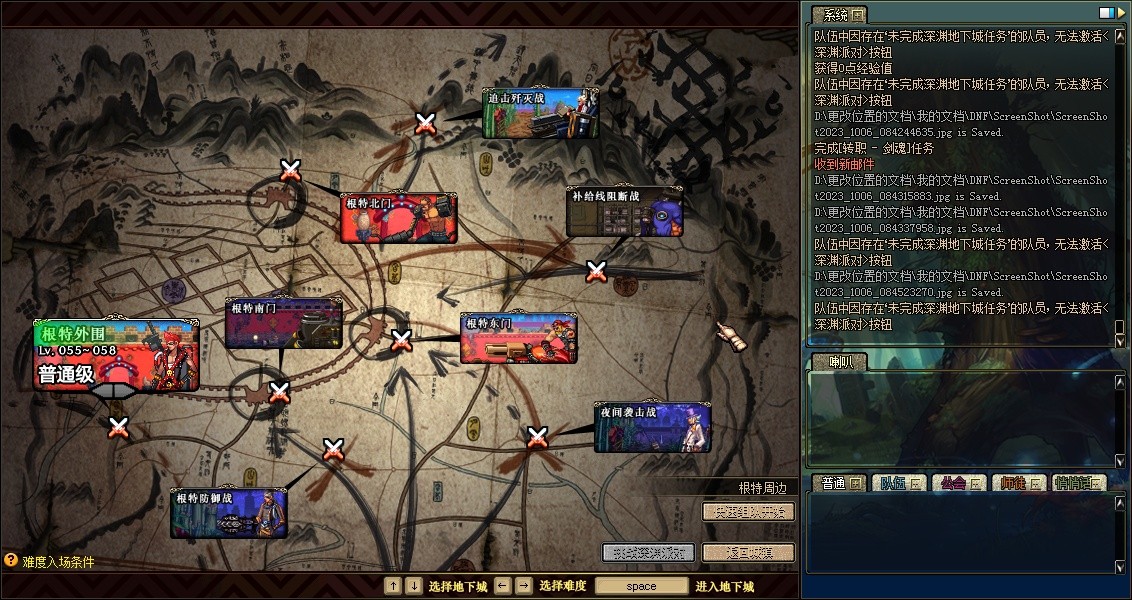Select the 根特北门 dungeon
This screenshot has height=600, width=1132.
[x=398, y=219]
